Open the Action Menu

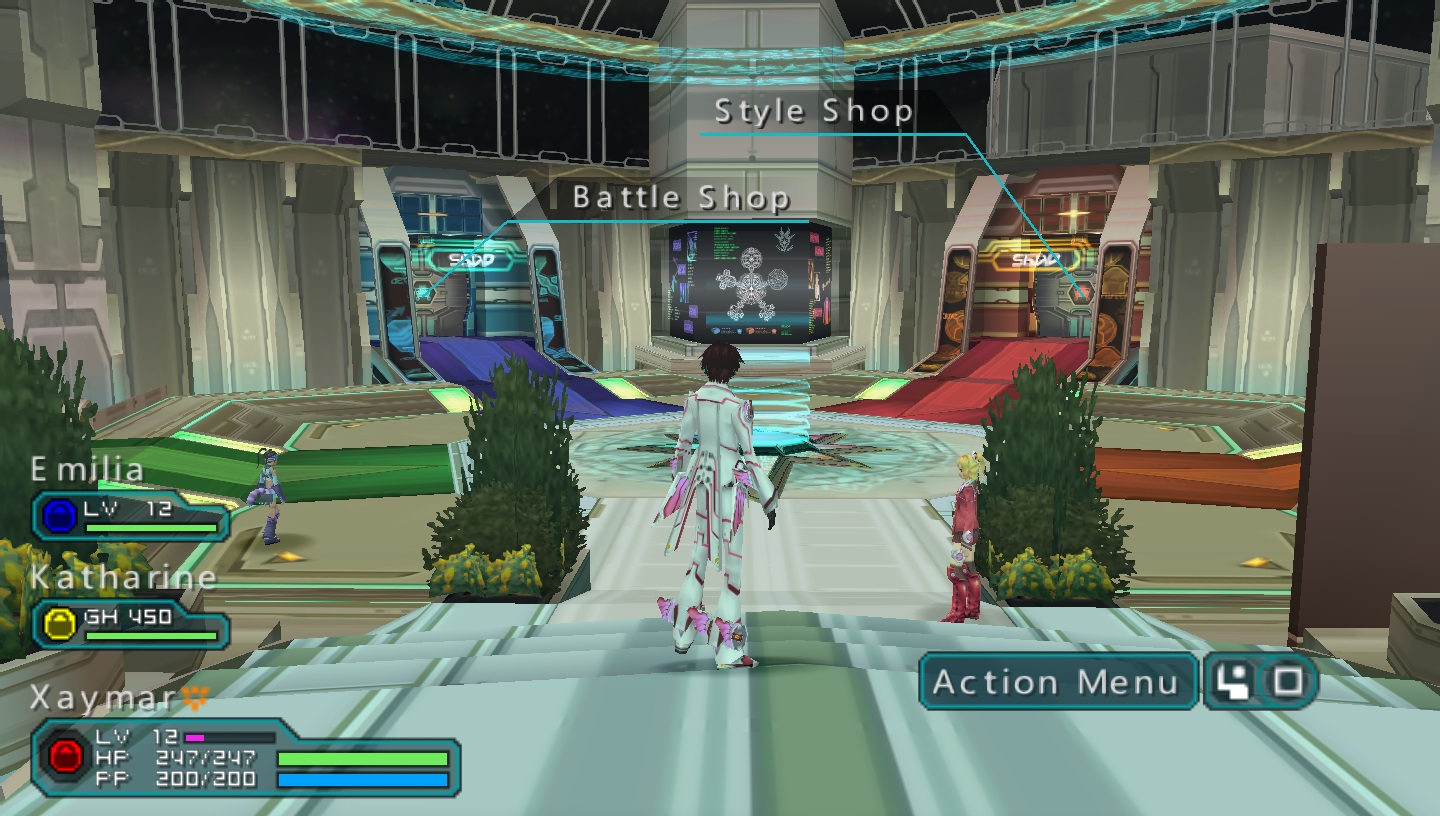click(x=1056, y=682)
